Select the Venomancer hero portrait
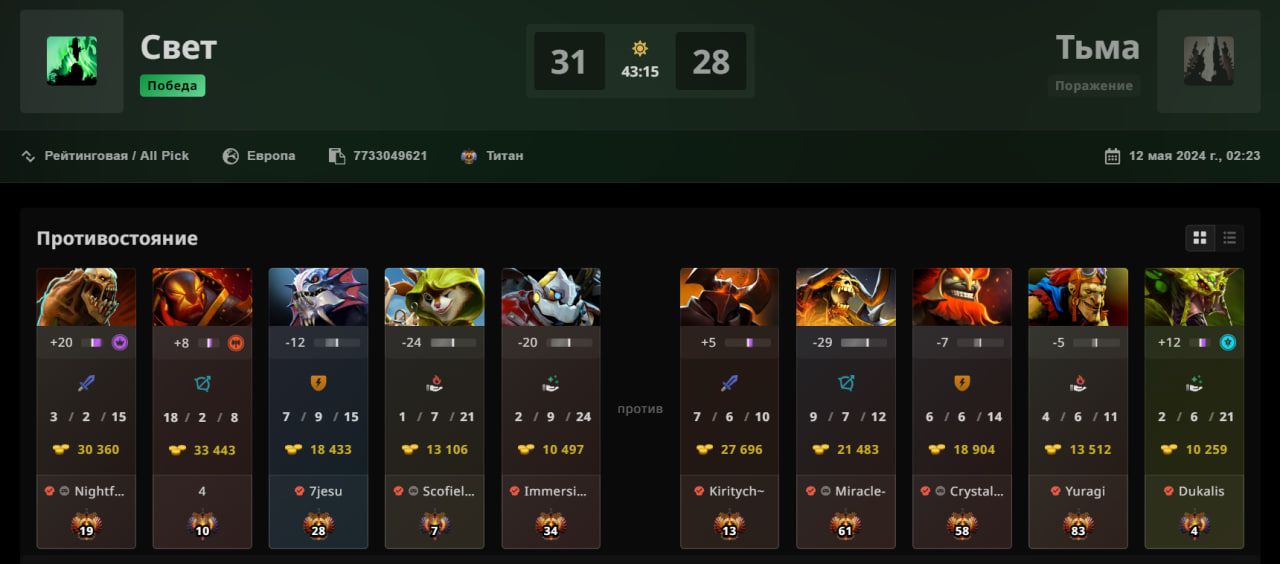The width and height of the screenshot is (1280, 564). [x=1194, y=297]
